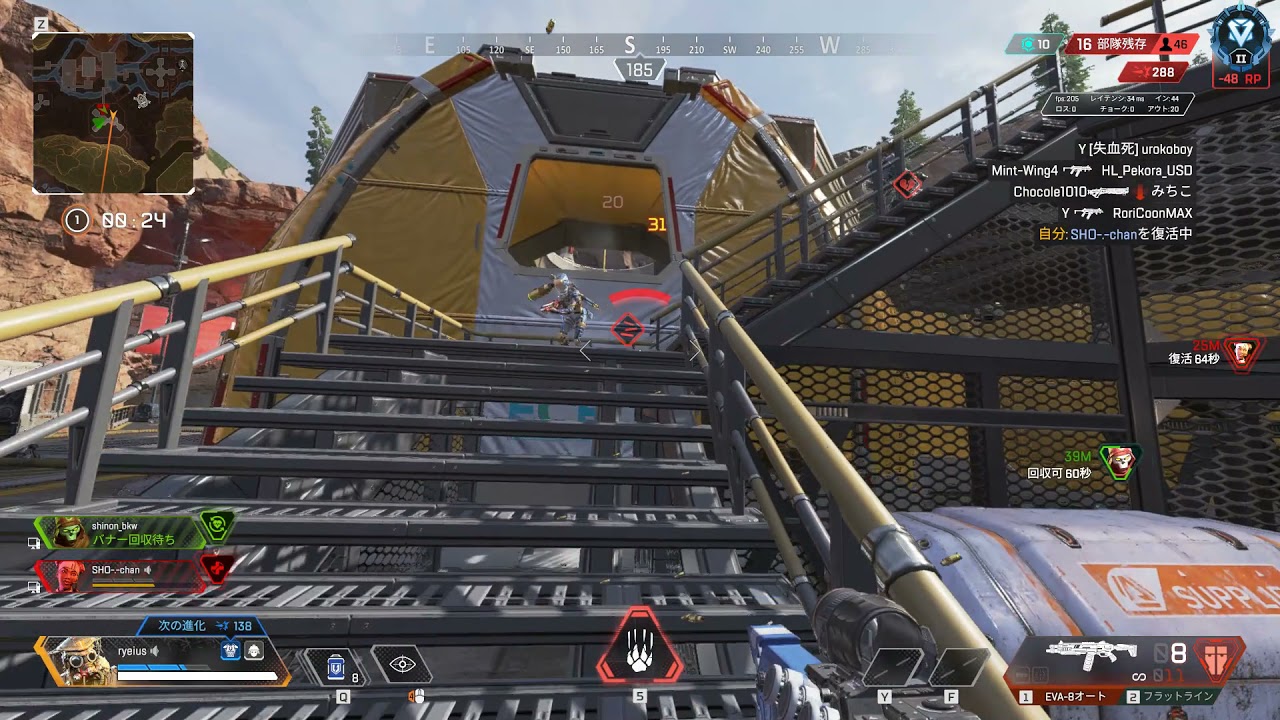
Task: Activate Bloodhound's ultimate paw ability
Action: [x=640, y=654]
